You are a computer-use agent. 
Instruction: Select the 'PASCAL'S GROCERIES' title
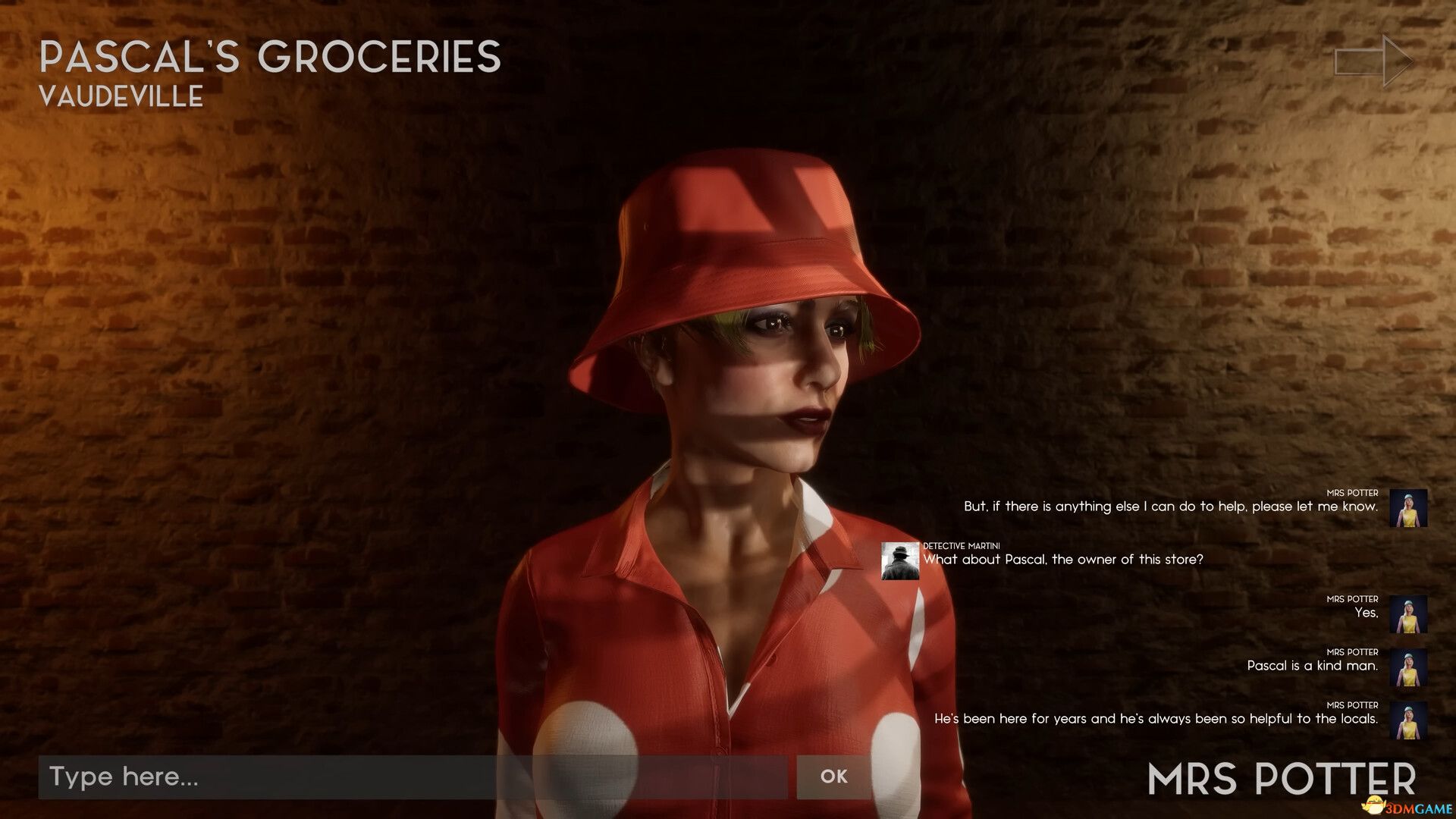269,57
